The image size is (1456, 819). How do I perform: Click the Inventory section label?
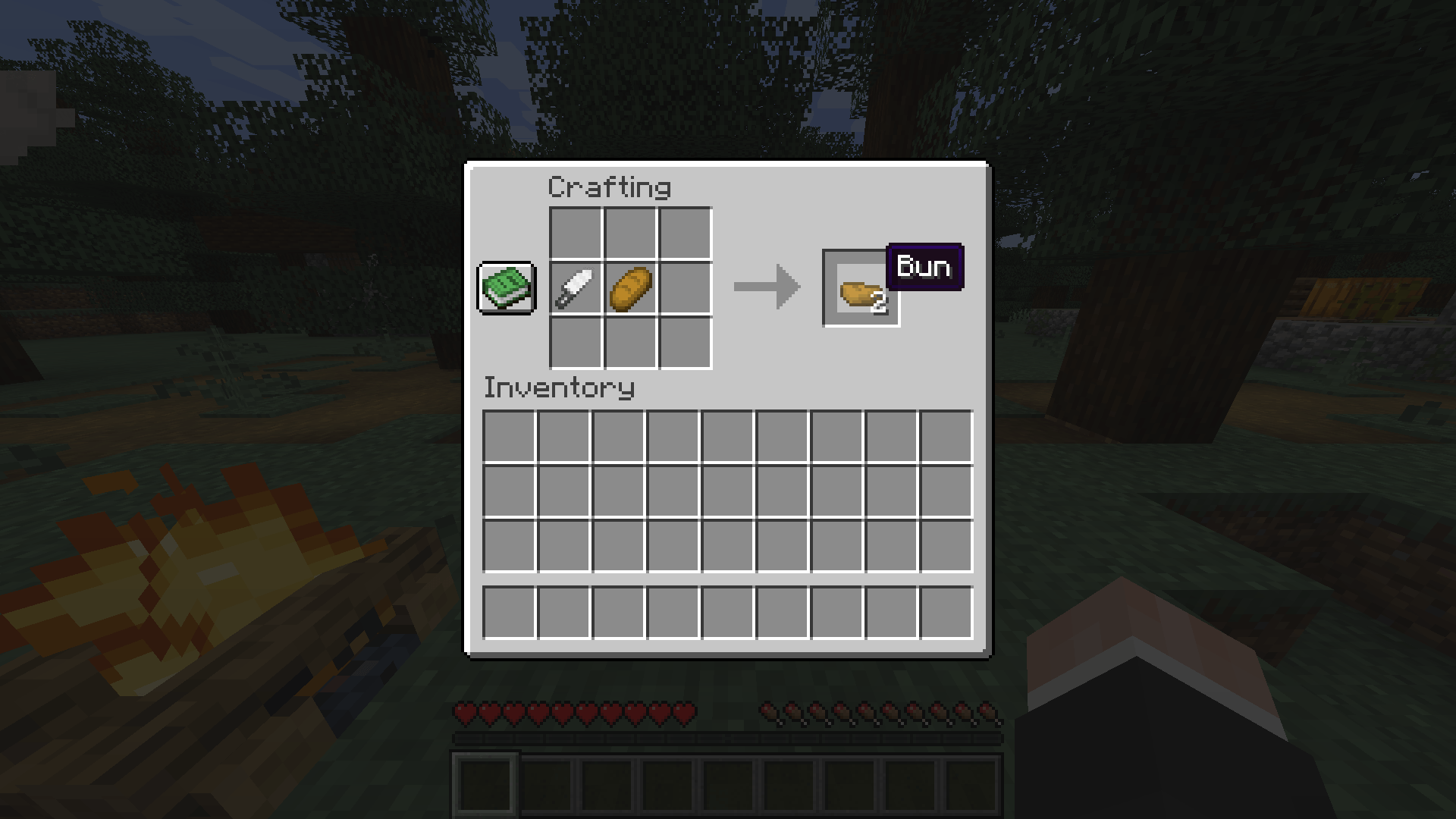point(559,388)
